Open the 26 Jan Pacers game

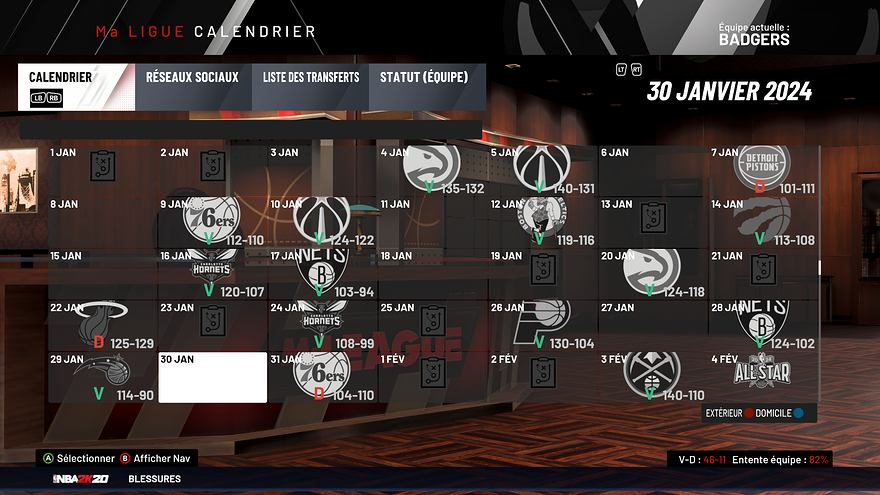(x=543, y=325)
